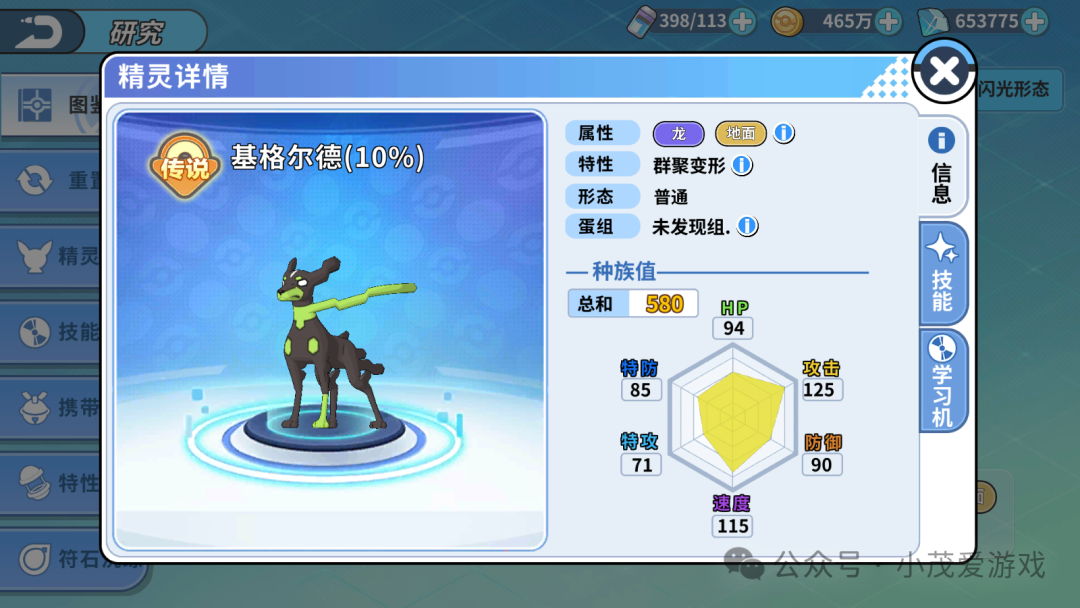Show info for the 属性 types
Viewport: 1080px width, 608px height.
pos(784,133)
